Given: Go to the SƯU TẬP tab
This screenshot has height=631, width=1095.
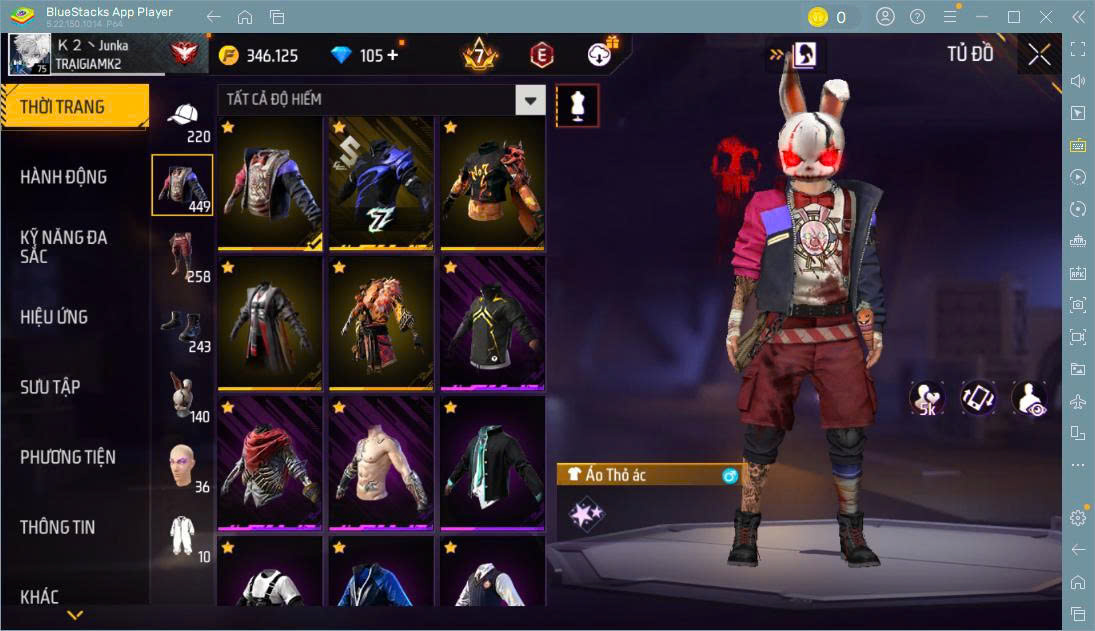Looking at the screenshot, I should pos(50,387).
